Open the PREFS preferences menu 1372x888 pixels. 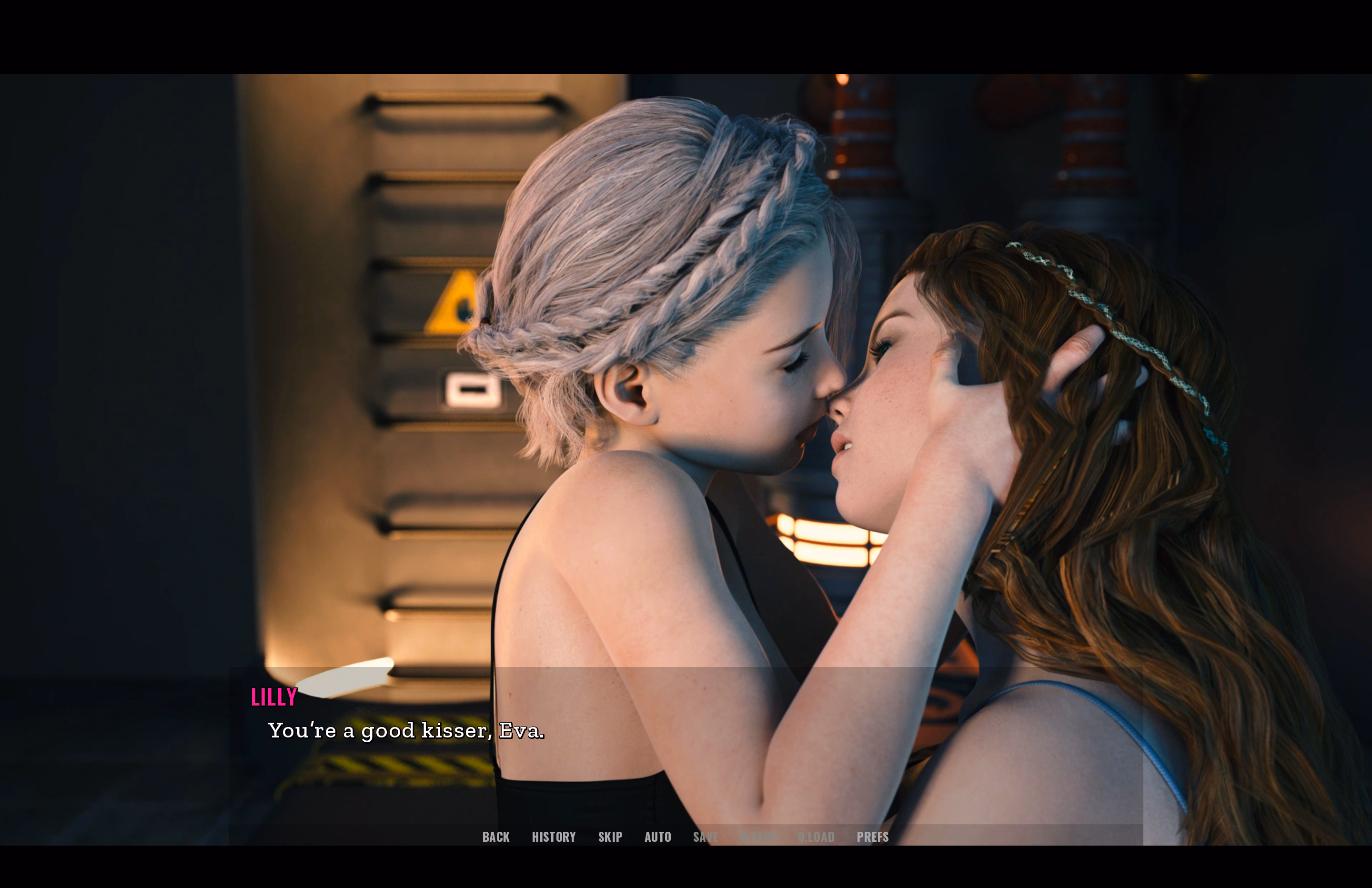click(872, 837)
